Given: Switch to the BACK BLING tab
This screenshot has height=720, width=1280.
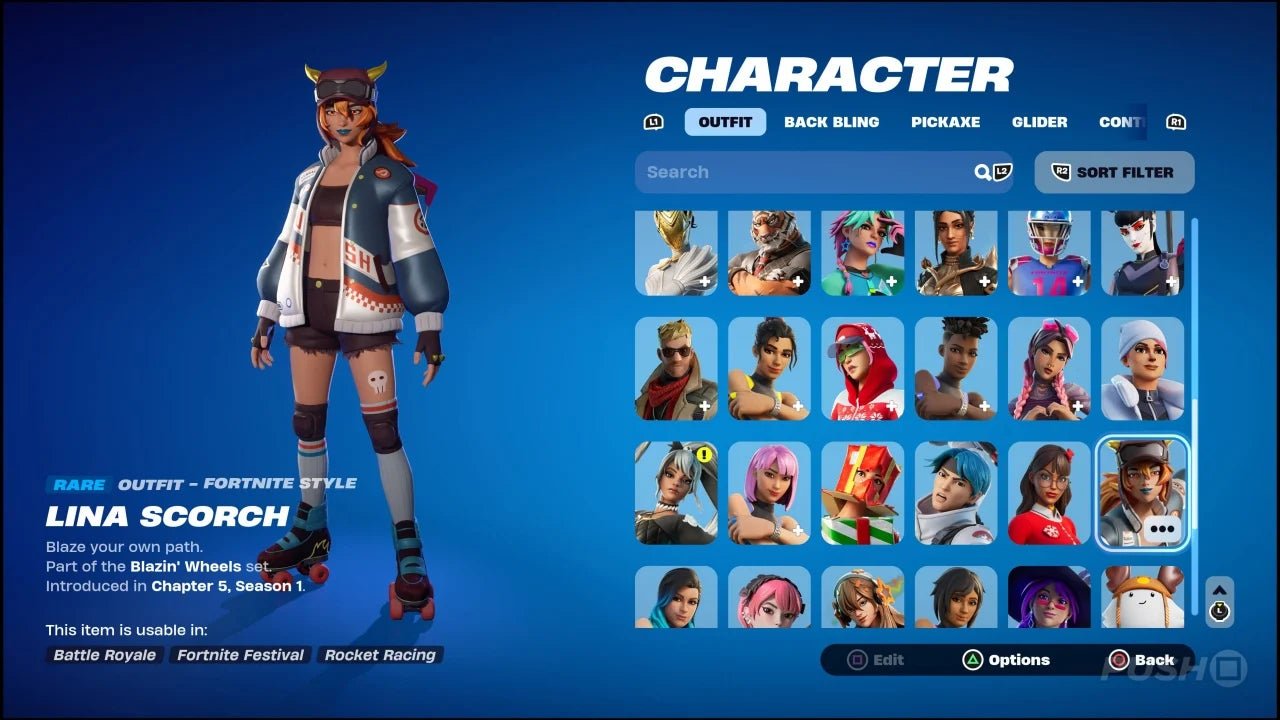Looking at the screenshot, I should coord(832,122).
